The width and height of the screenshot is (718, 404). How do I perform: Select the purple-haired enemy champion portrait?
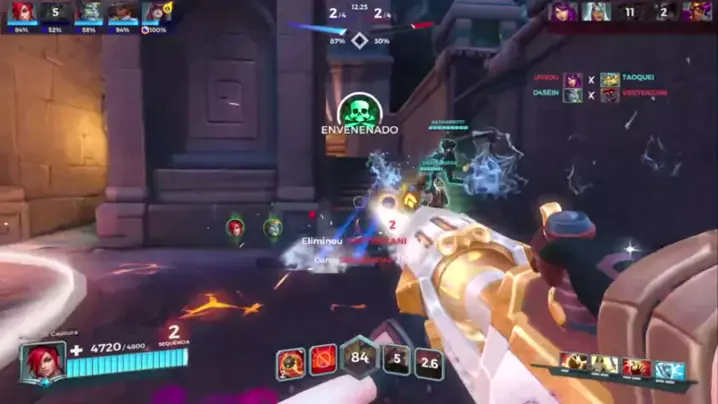tap(562, 12)
